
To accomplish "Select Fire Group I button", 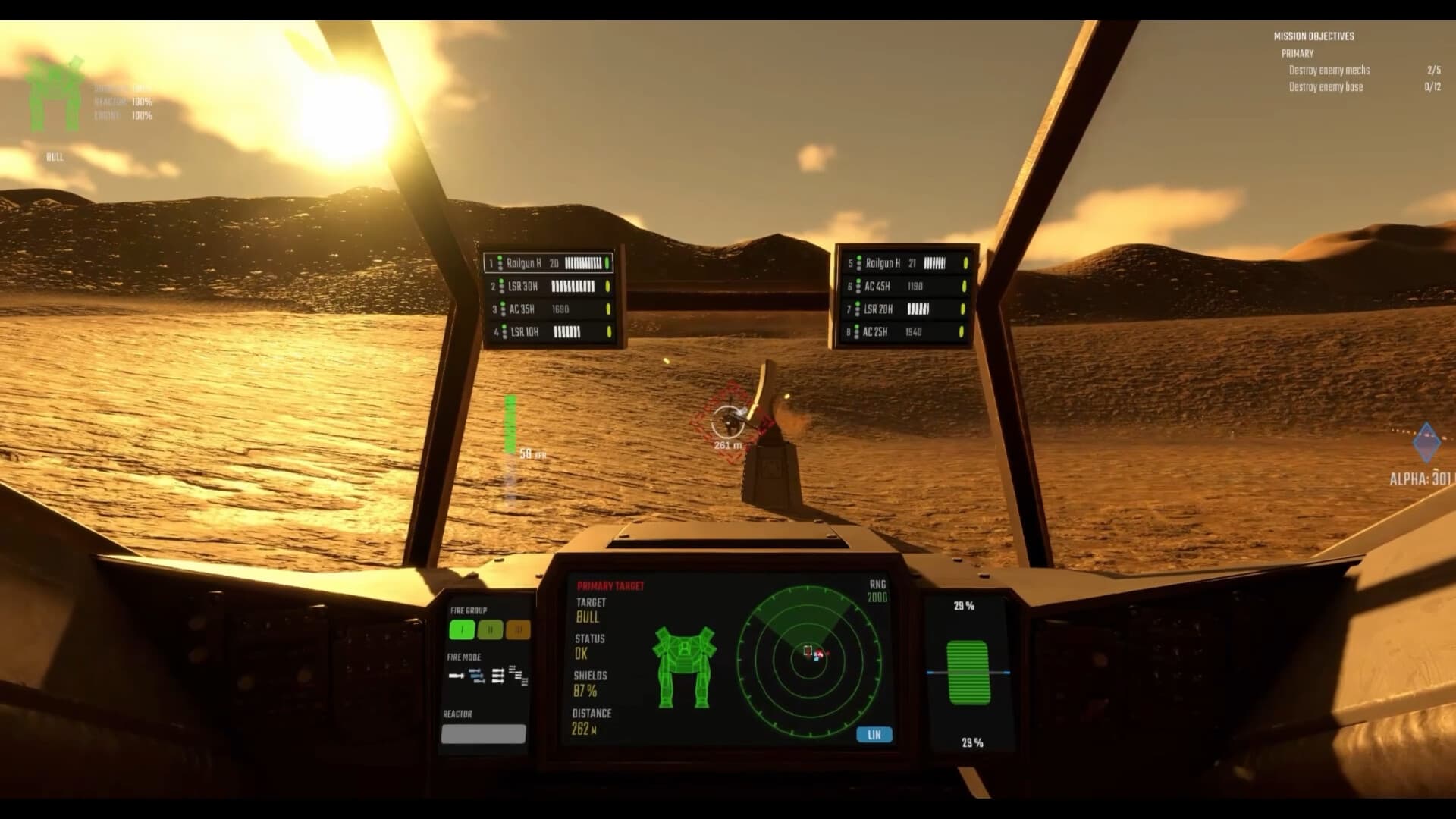I will 460,629.
